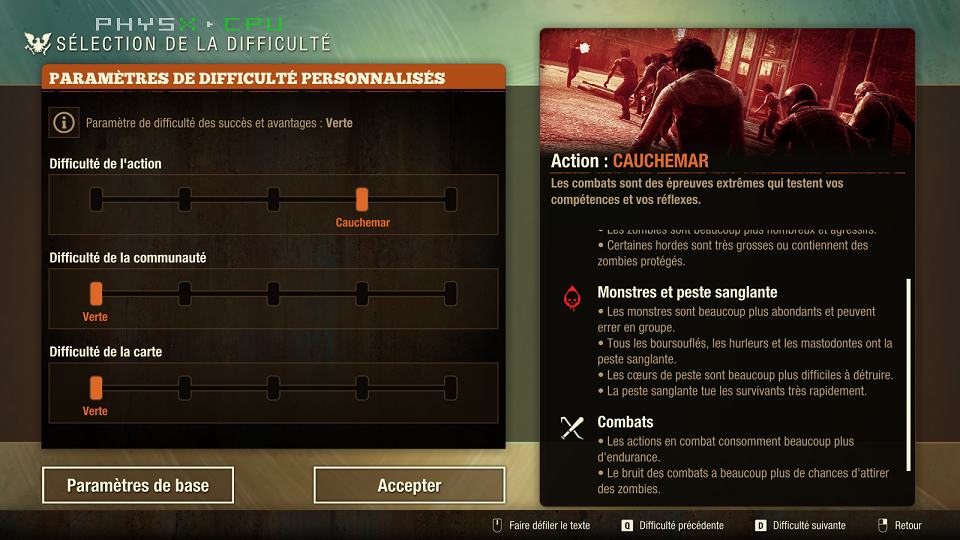Choose Difficulté suivante in the bottom bar
The image size is (960, 540).
pyautogui.click(x=800, y=525)
